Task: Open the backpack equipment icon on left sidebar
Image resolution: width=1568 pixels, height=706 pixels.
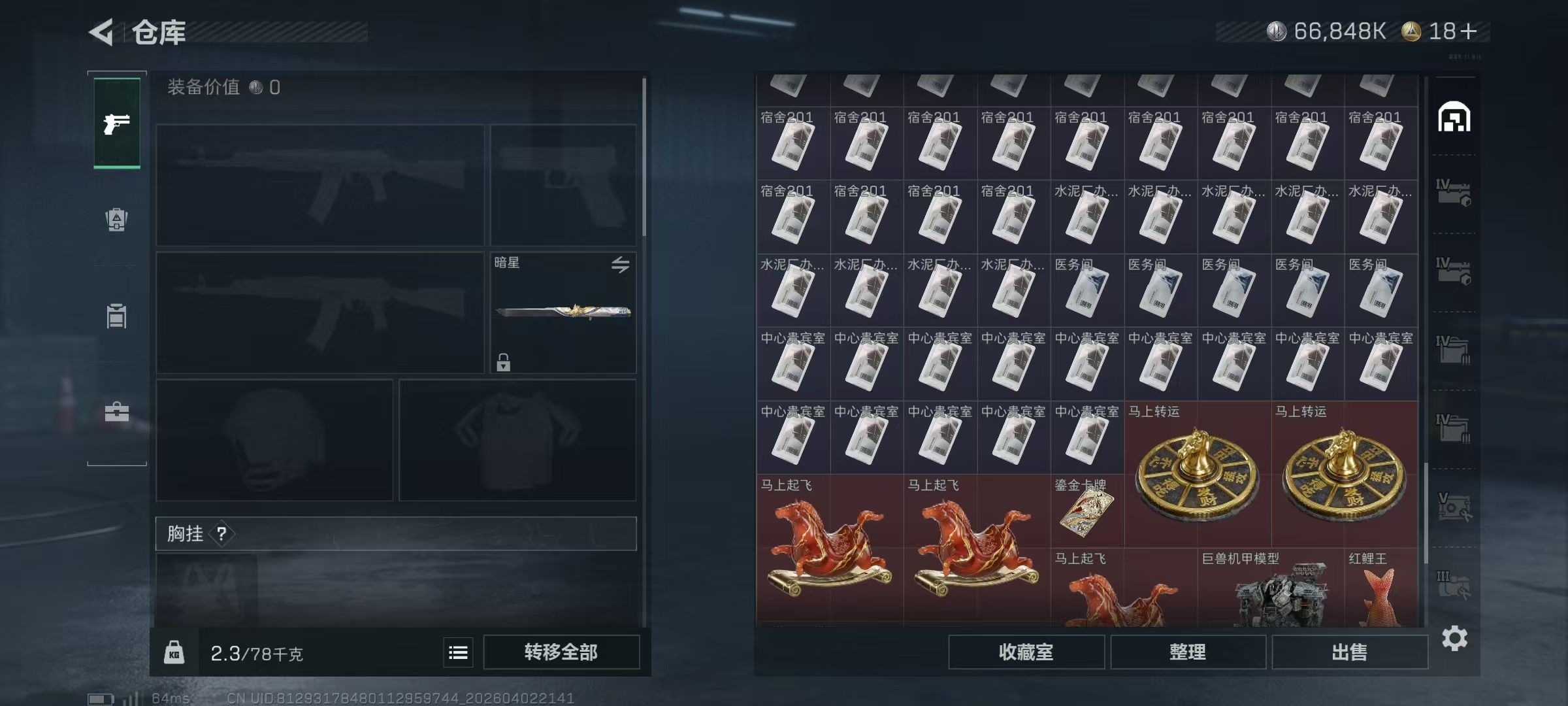Action: (116, 219)
